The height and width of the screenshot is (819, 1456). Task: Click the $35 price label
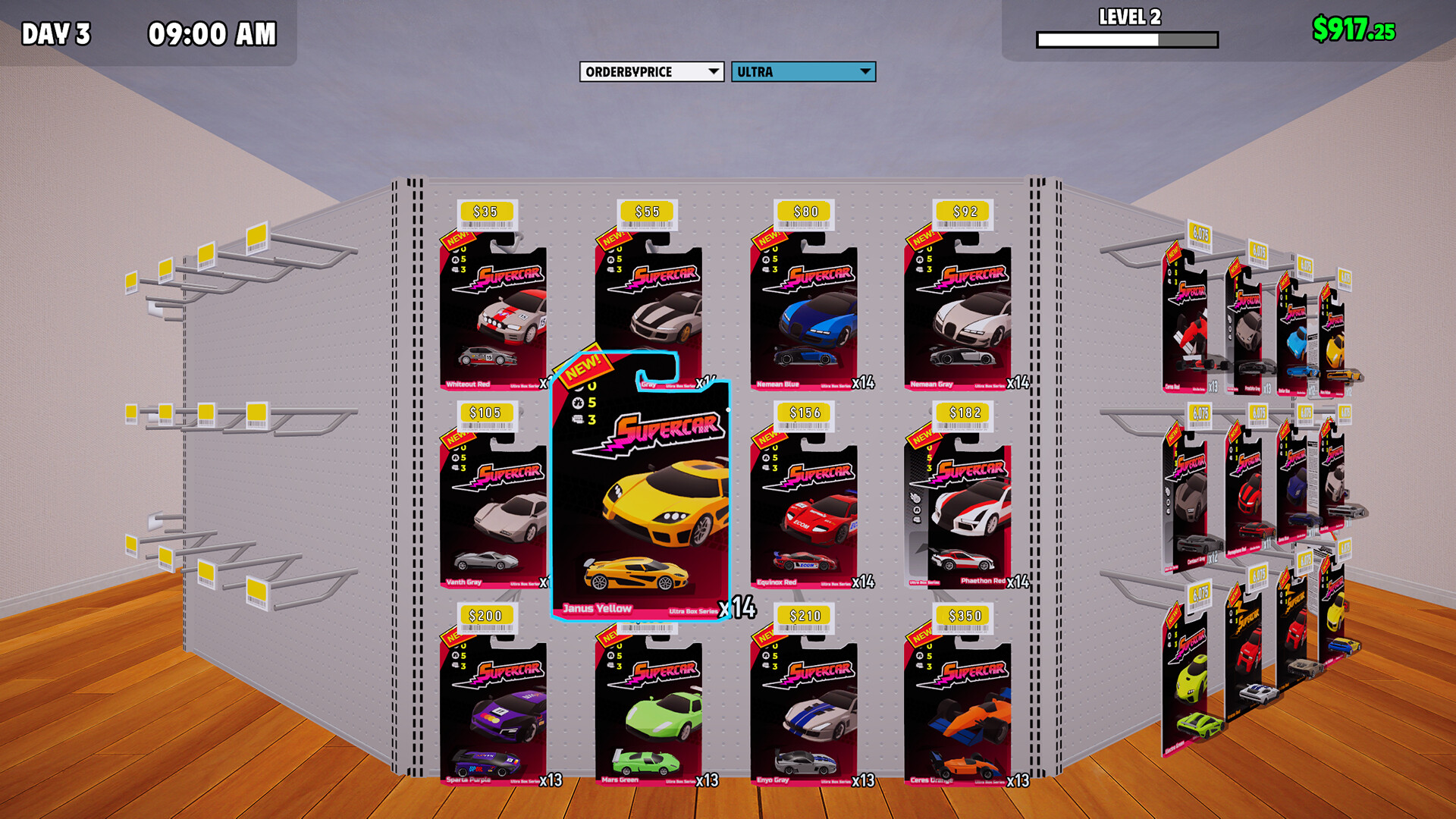[485, 211]
